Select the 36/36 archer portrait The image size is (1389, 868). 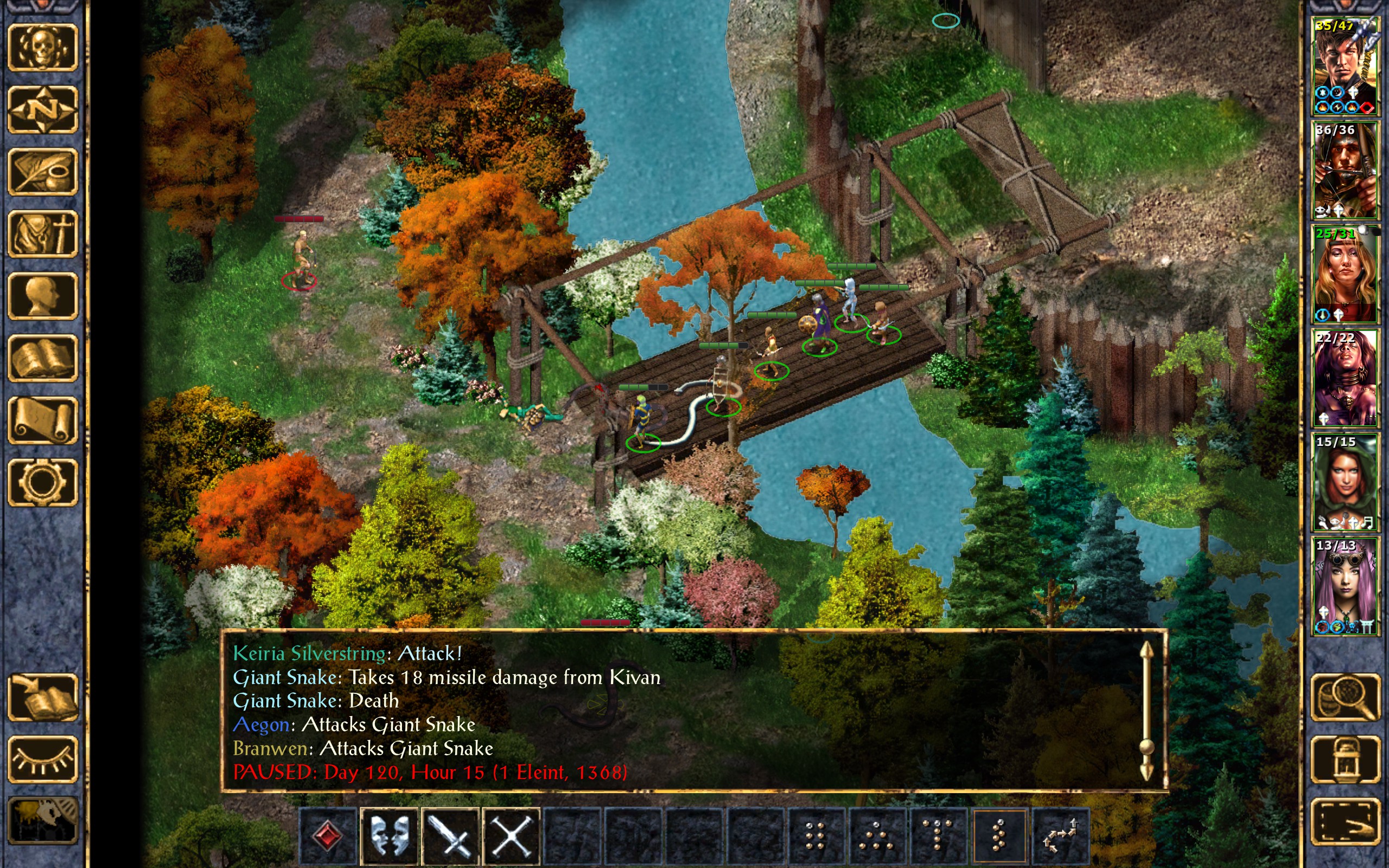(1345, 170)
